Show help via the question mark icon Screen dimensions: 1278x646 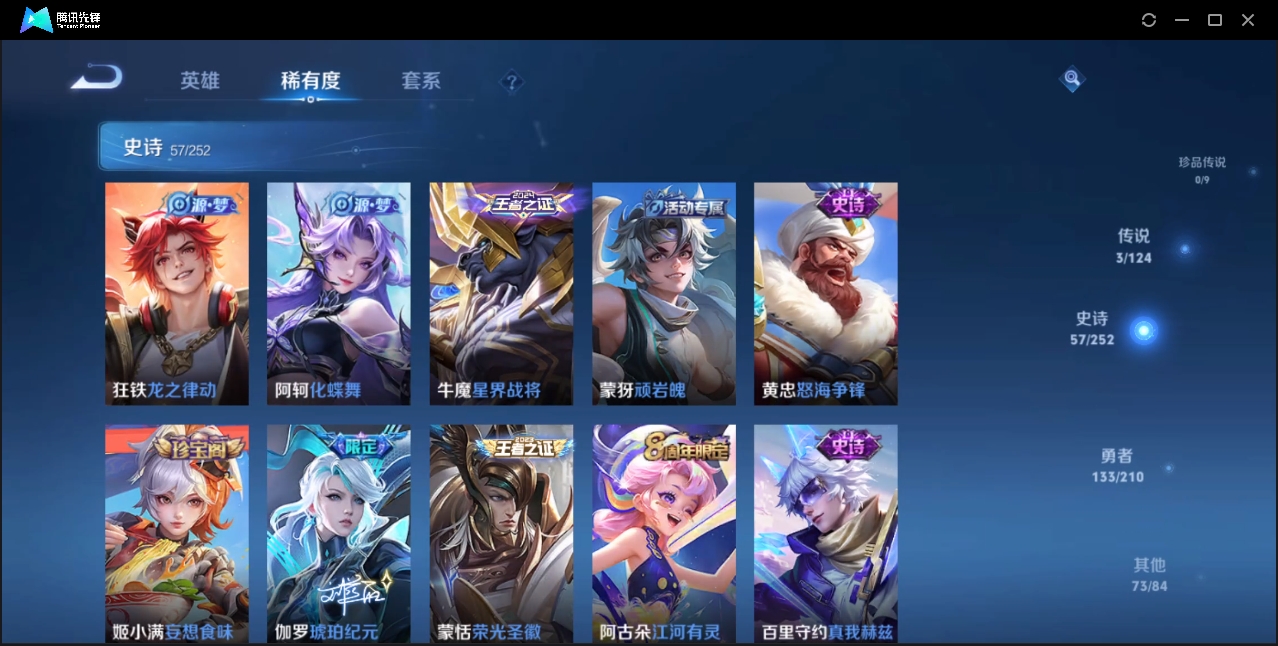pos(511,82)
